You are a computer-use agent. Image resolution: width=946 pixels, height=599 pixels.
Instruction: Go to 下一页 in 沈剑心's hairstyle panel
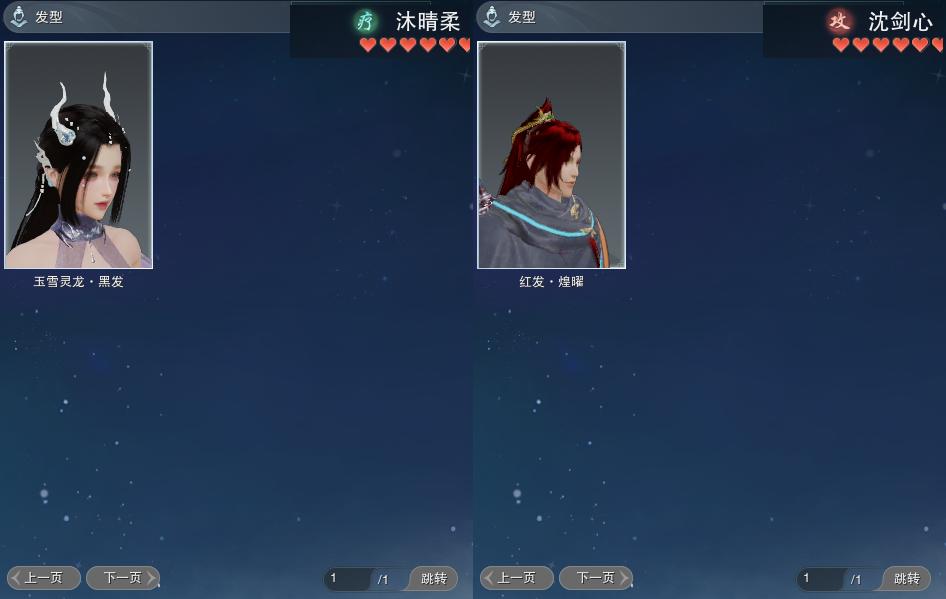(595, 578)
